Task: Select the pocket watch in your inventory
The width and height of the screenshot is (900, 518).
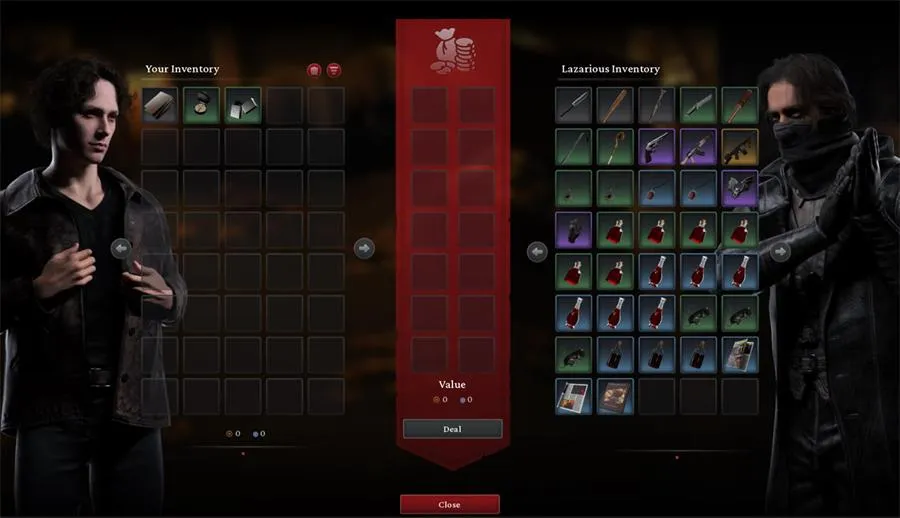Action: 201,104
